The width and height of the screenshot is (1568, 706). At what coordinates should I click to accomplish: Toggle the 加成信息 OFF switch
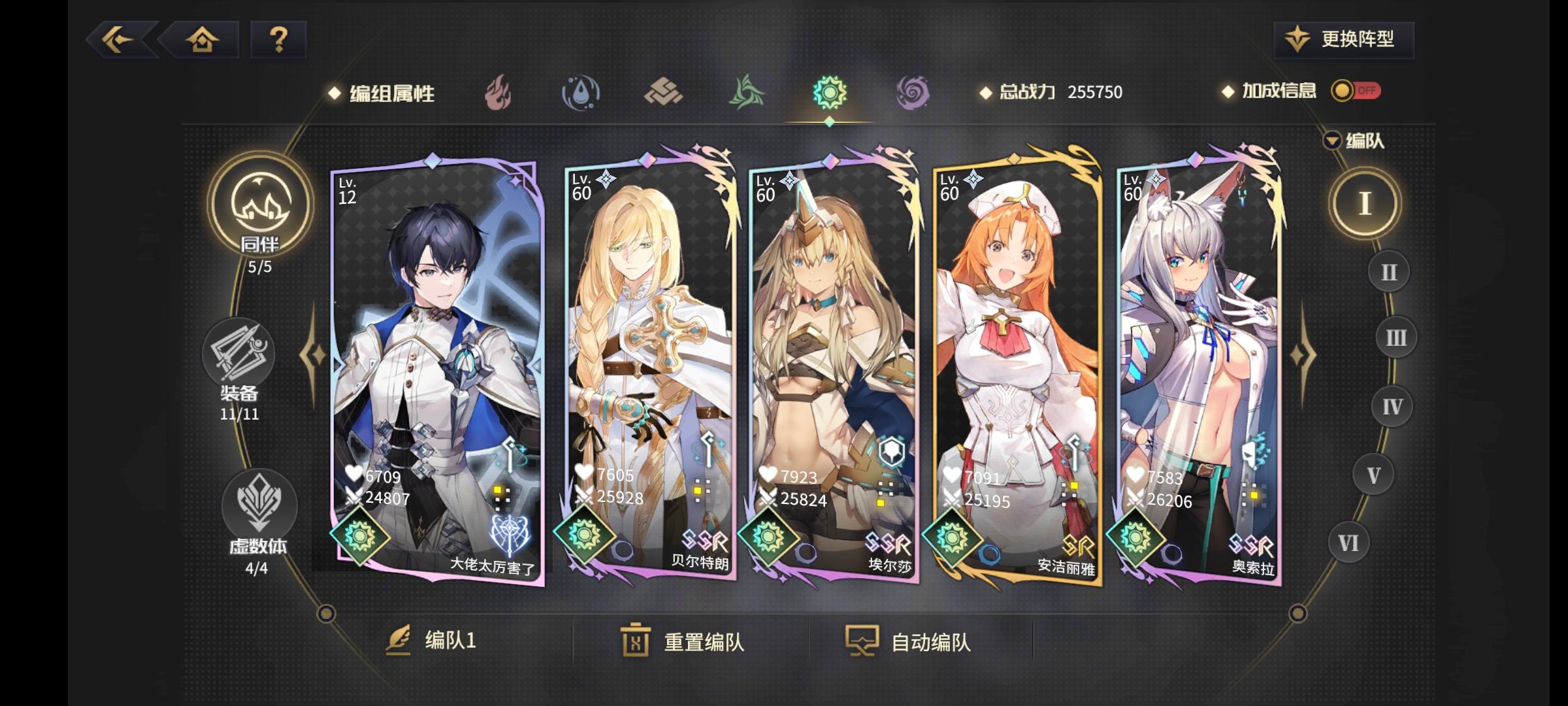(1356, 92)
